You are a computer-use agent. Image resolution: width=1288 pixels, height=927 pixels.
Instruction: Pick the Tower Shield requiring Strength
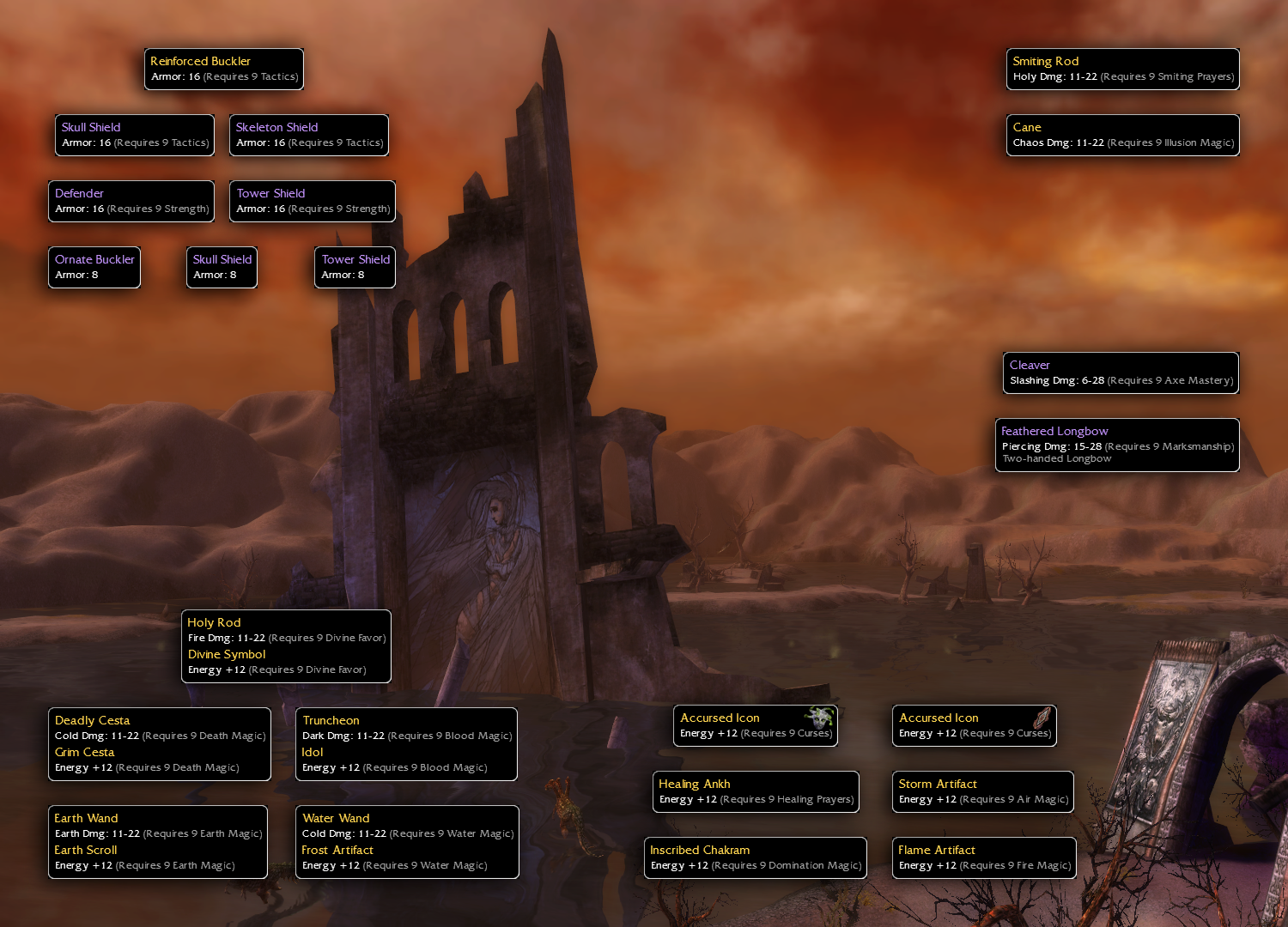click(313, 201)
